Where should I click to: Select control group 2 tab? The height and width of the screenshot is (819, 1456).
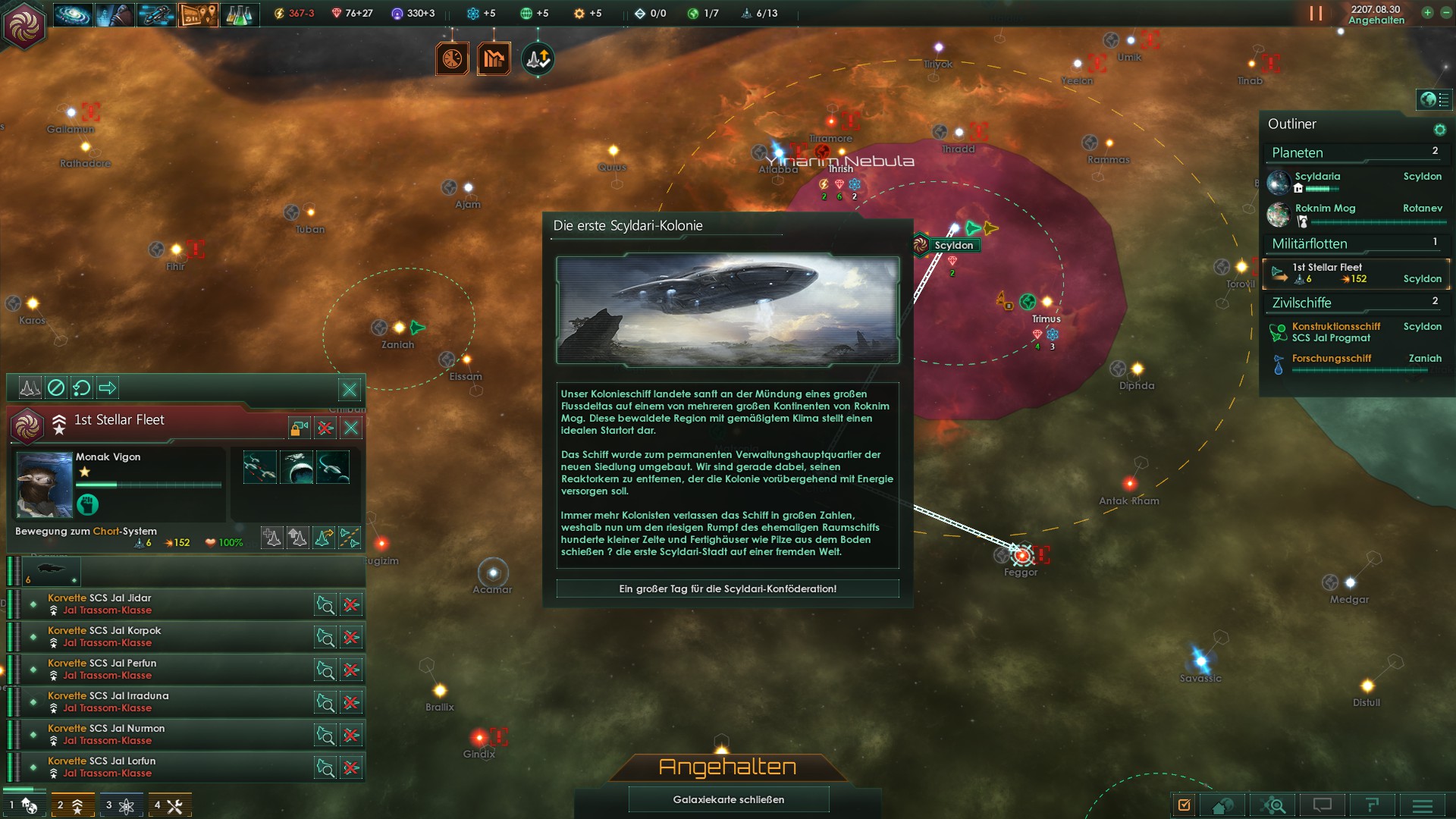click(x=71, y=805)
